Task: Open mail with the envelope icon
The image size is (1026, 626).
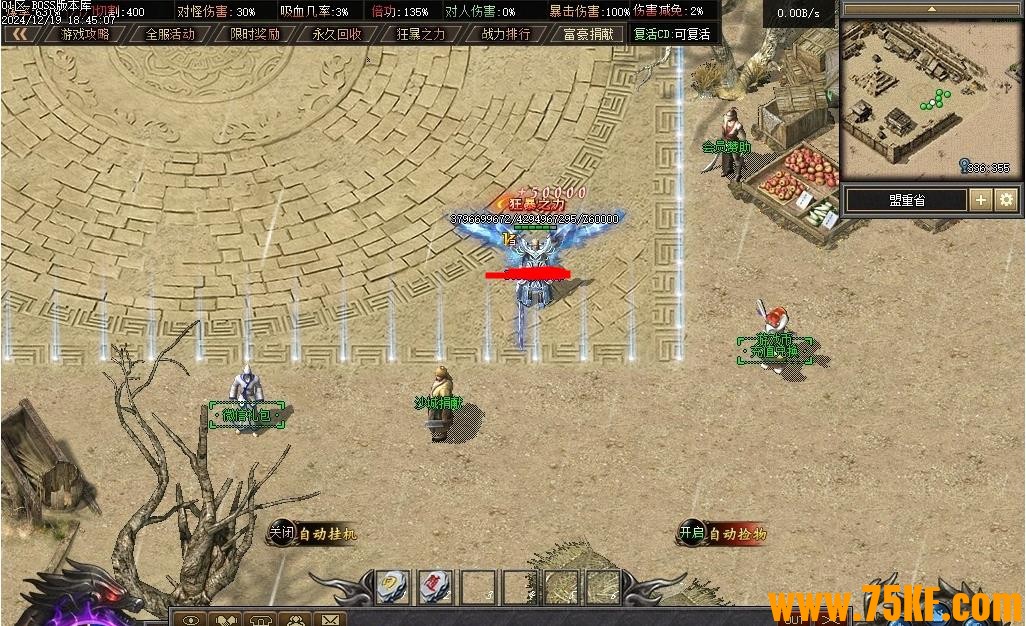Action: [x=329, y=619]
